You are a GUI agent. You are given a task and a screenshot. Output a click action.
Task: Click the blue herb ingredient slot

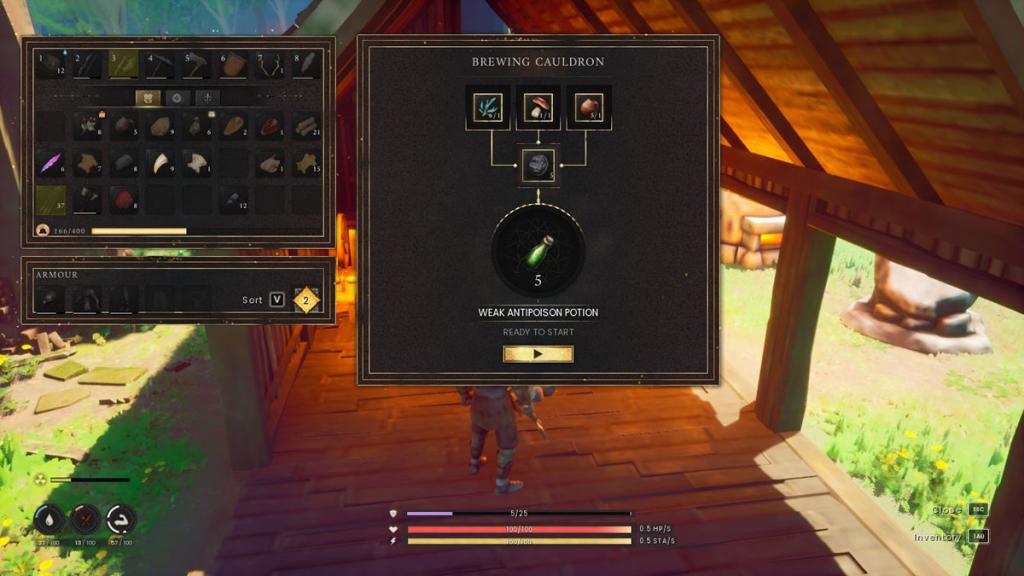(488, 107)
